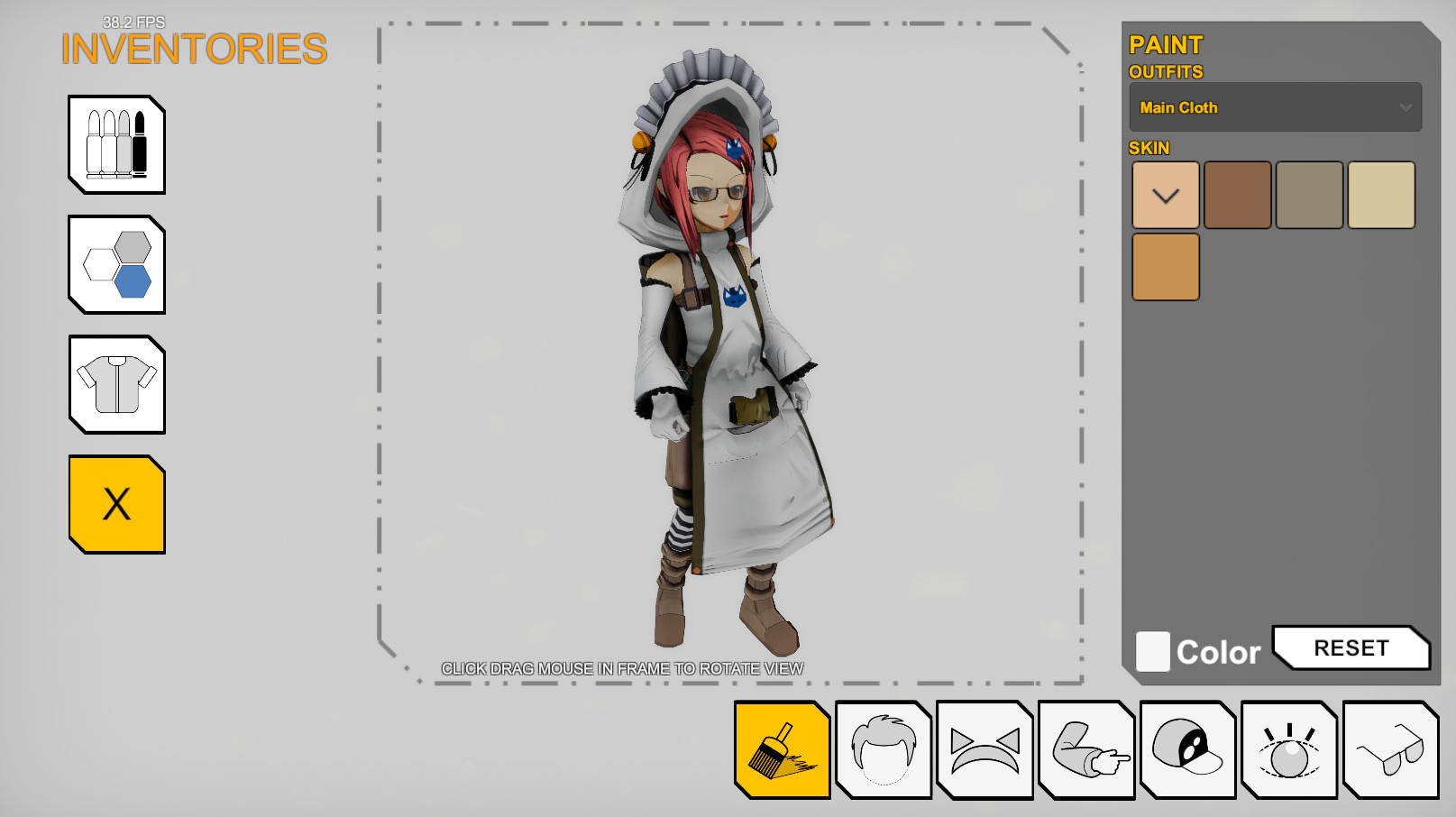Click the PAINT panel heading
The image size is (1456, 817).
tap(1166, 45)
